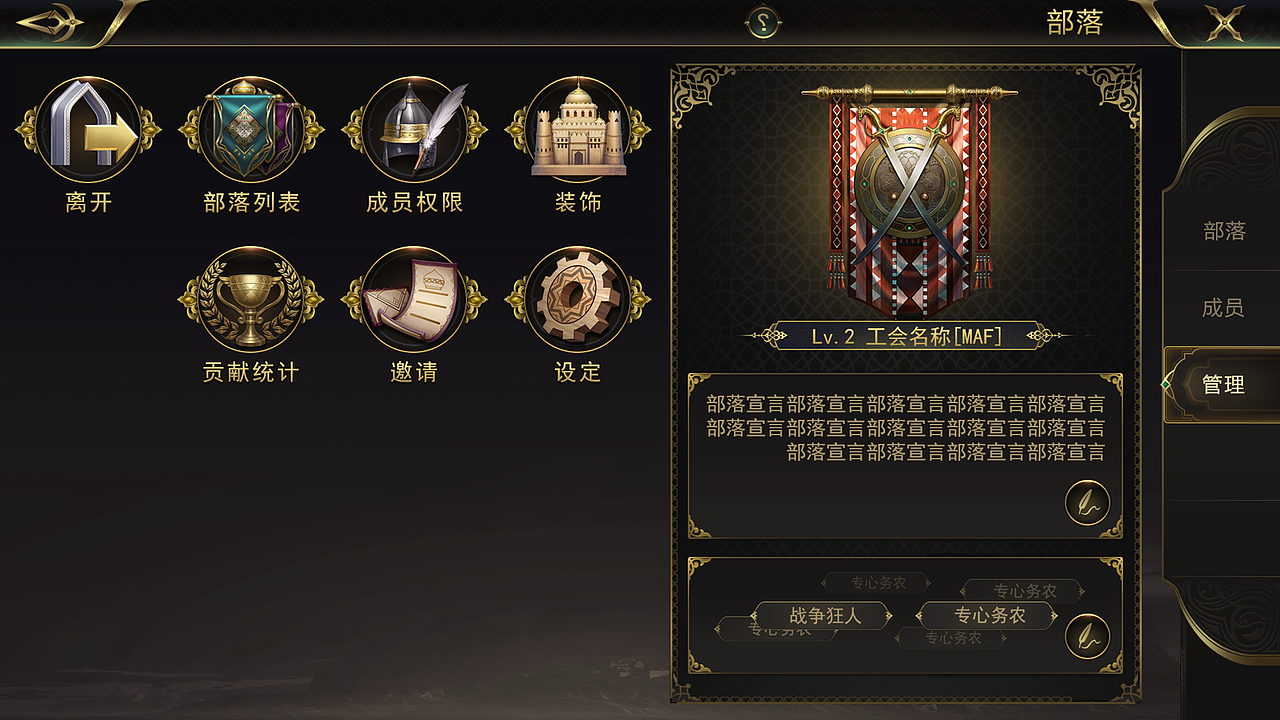Toggle the faded 专心务农 tag near the edit quill
Screen dimensions: 1280x720
(x=1023, y=590)
